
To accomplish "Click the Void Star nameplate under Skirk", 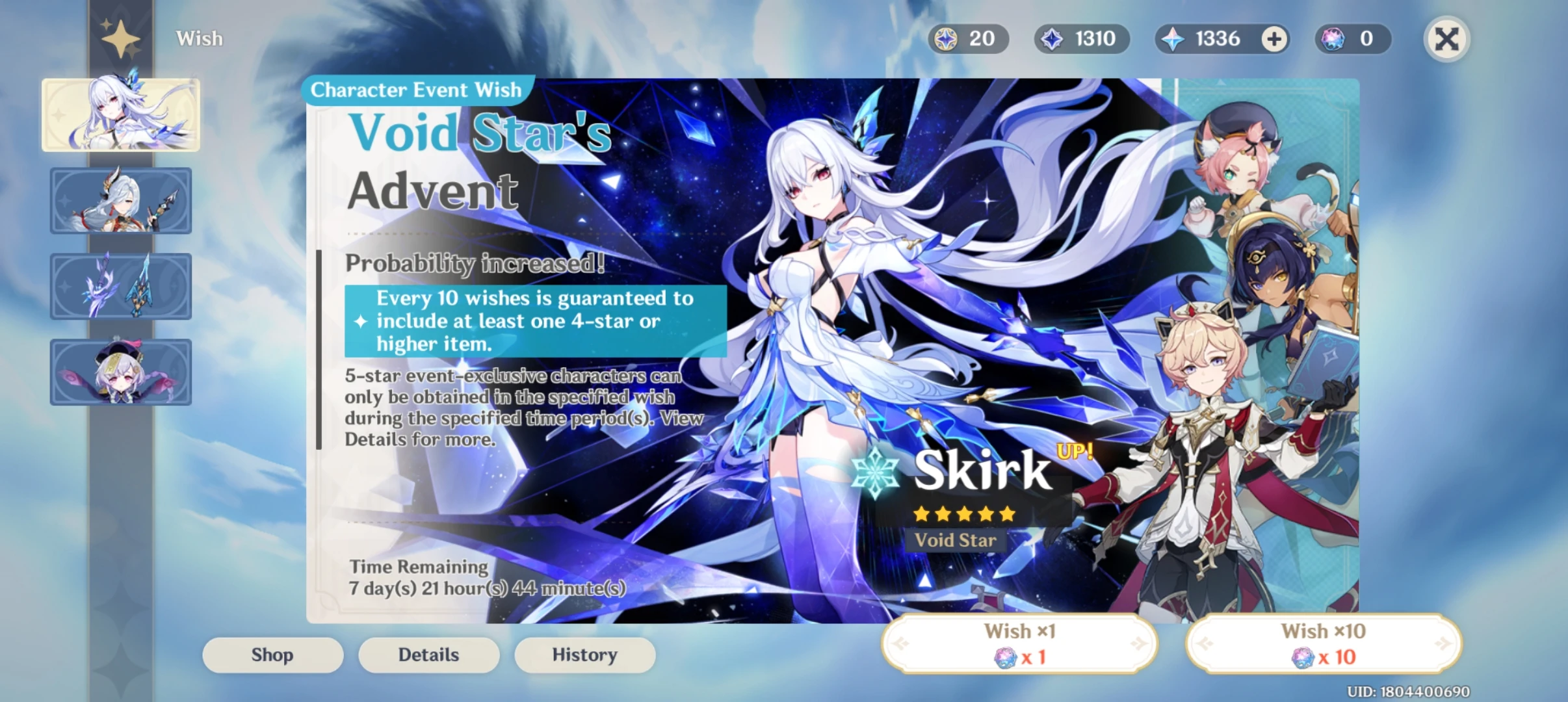I will pyautogui.click(x=955, y=540).
